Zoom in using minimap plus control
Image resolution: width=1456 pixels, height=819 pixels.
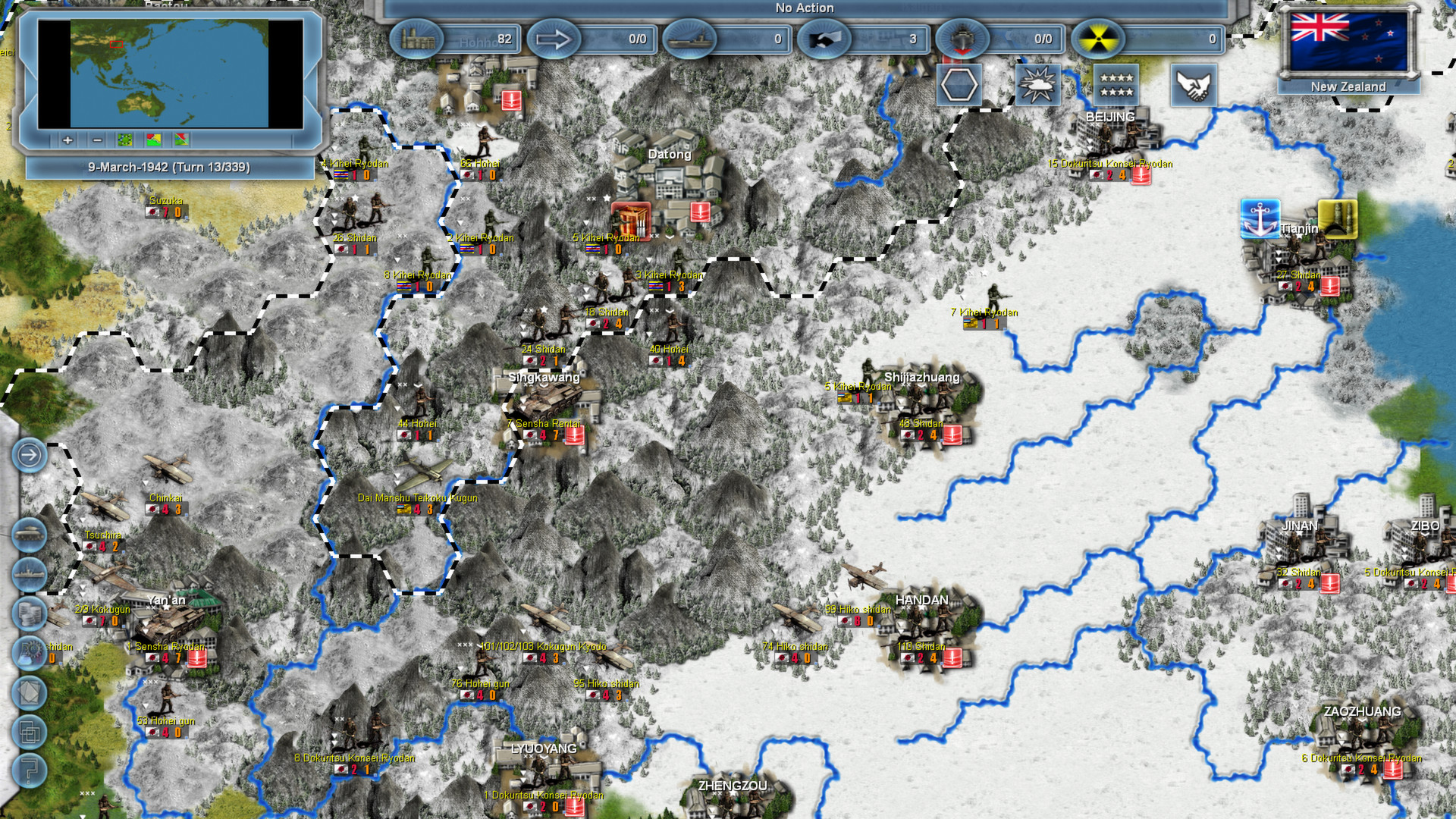[x=67, y=141]
